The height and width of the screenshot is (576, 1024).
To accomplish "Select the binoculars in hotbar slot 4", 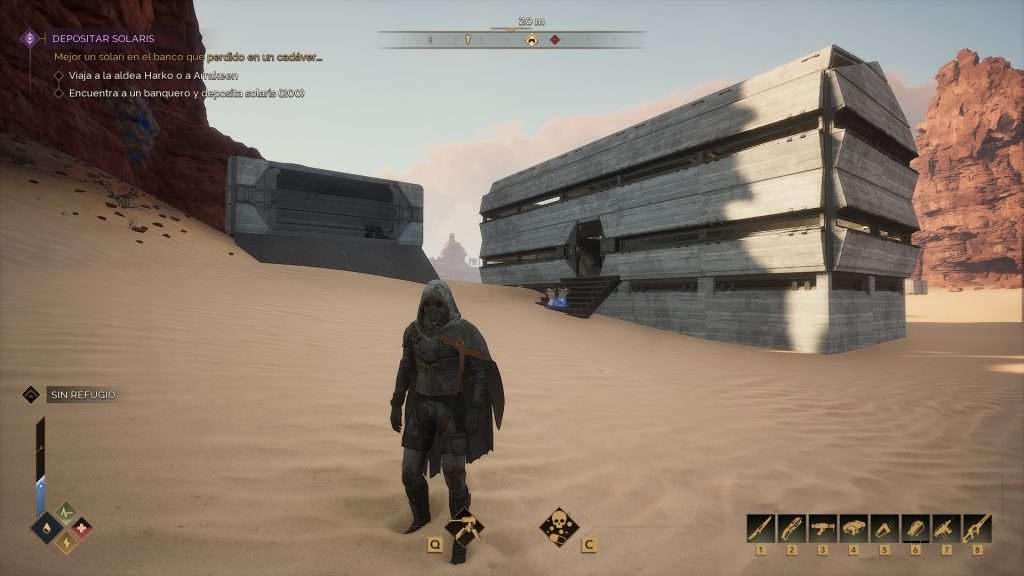I will (854, 528).
